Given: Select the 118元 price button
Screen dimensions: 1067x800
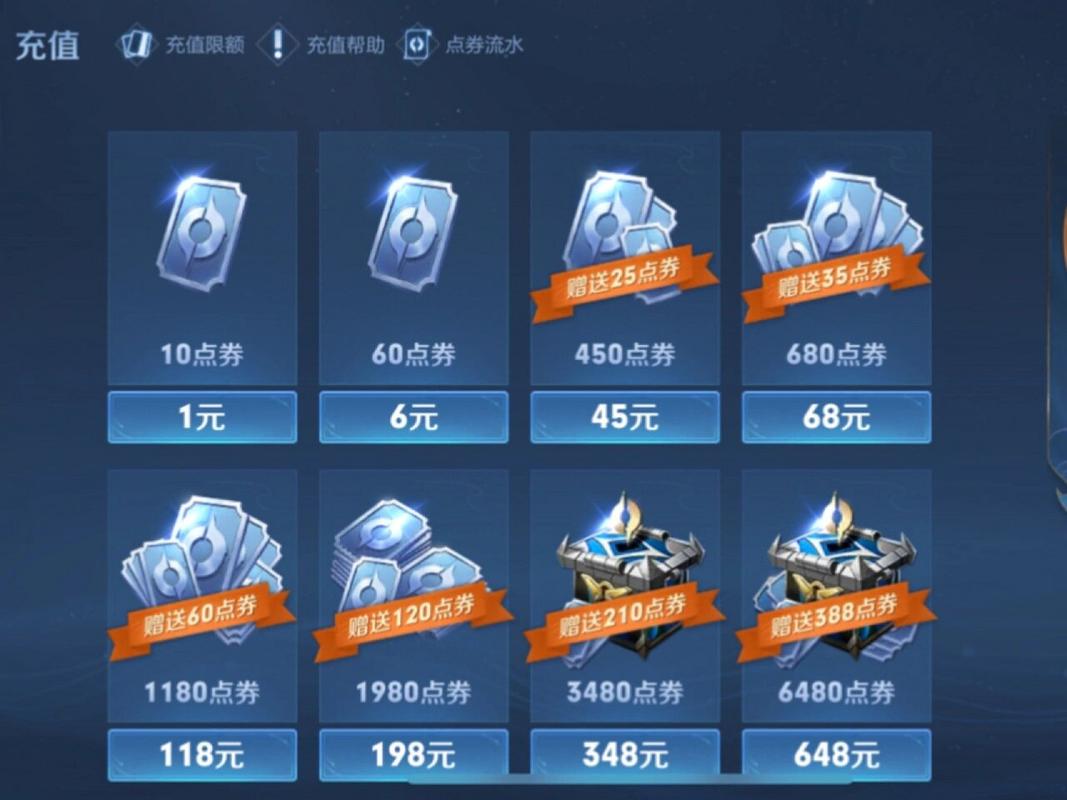Looking at the screenshot, I should (x=202, y=755).
